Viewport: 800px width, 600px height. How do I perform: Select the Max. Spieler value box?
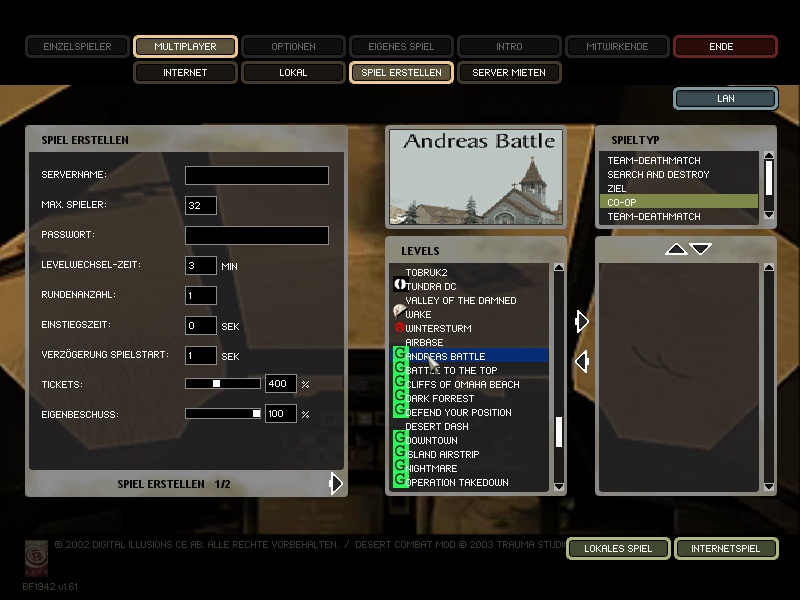point(201,205)
